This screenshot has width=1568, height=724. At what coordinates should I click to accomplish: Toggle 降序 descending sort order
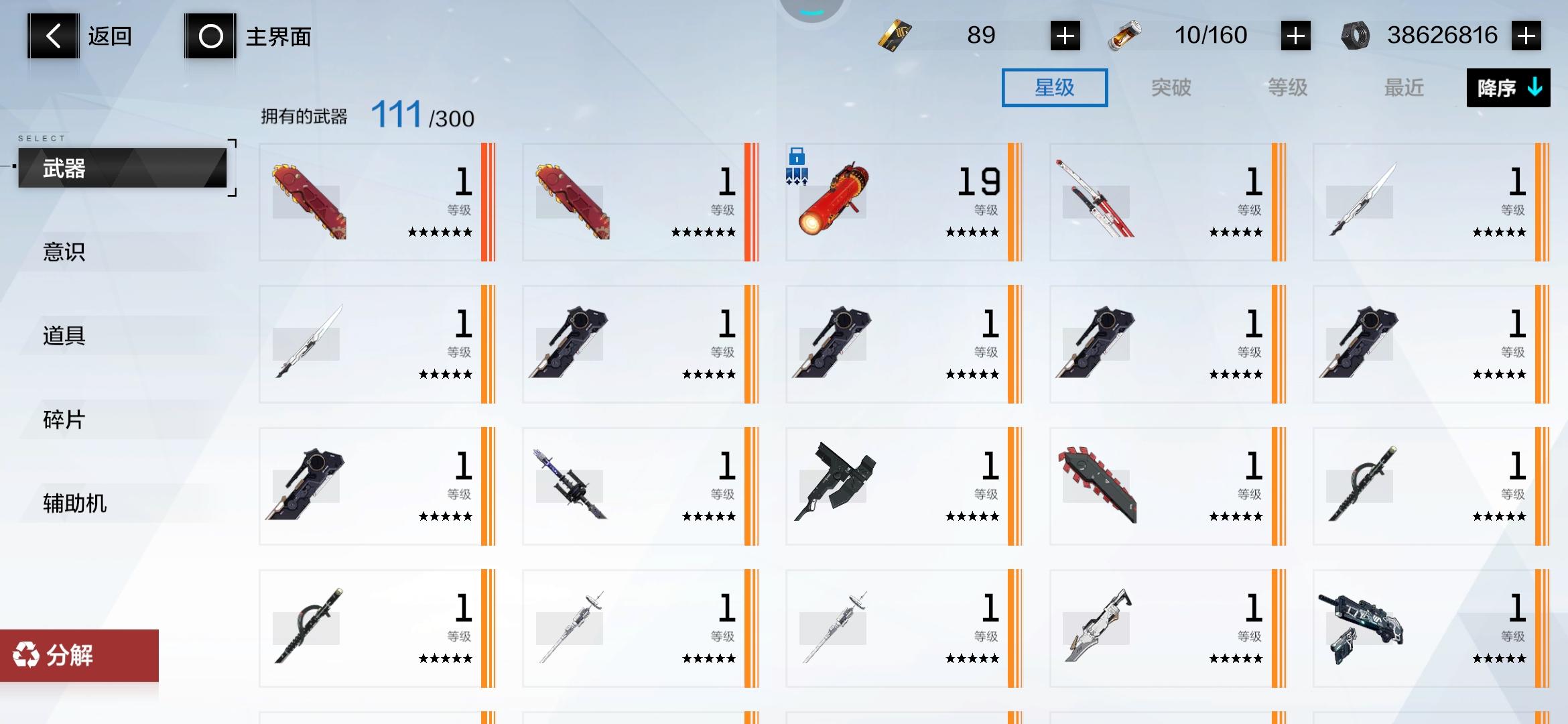1508,87
